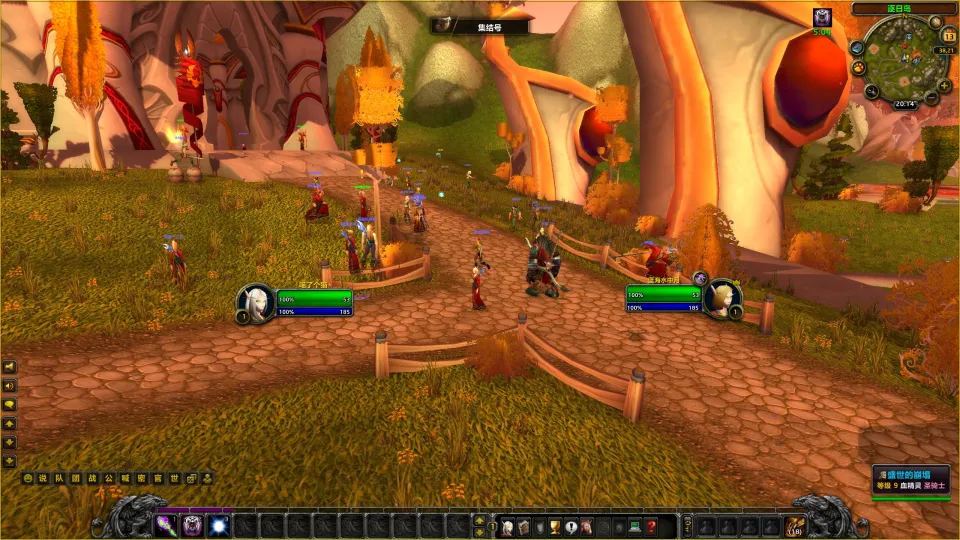This screenshot has width=960, height=540.
Task: Open the chat menu speech bubble button
Action: (9, 404)
